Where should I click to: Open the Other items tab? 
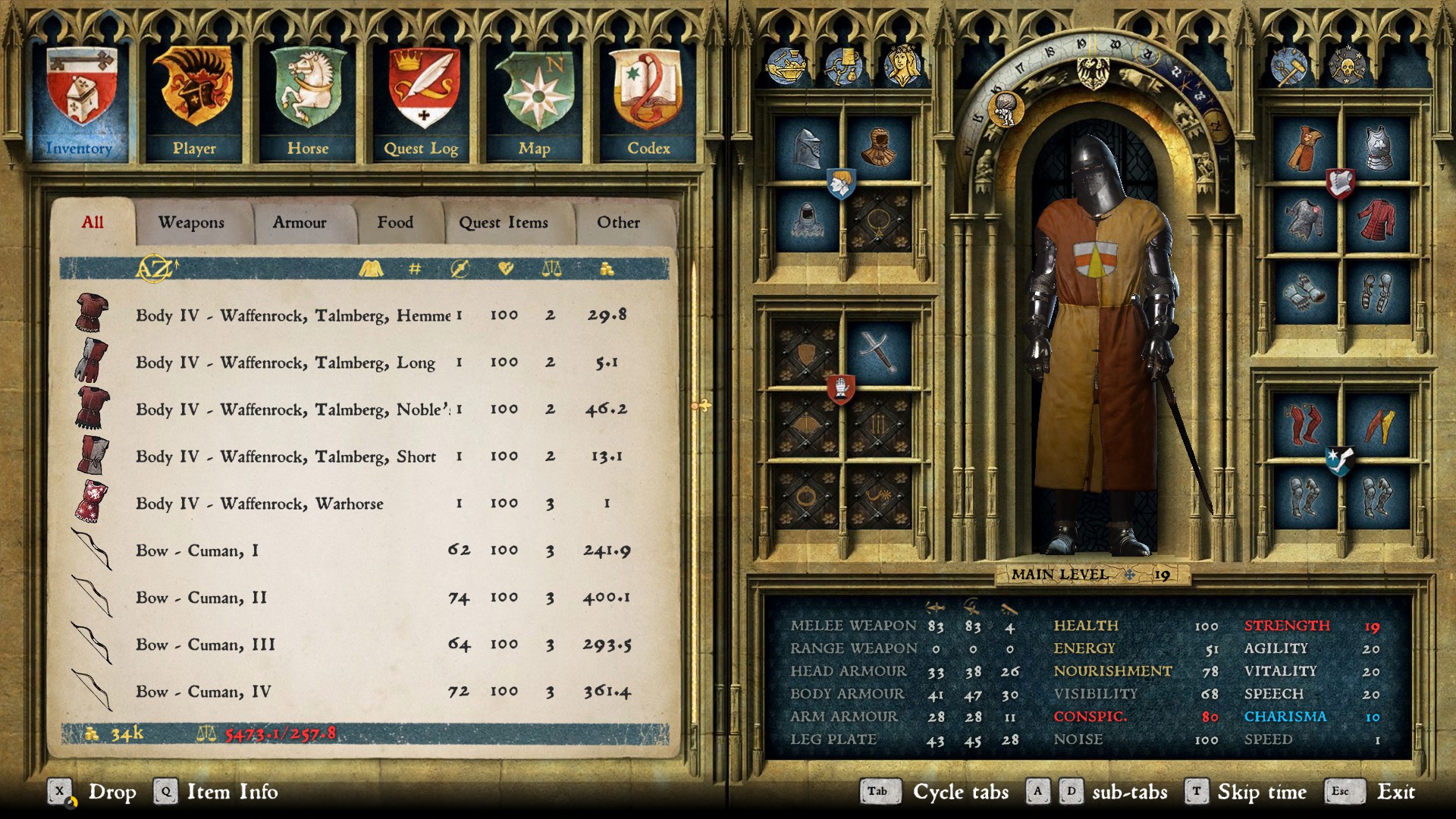pos(618,222)
